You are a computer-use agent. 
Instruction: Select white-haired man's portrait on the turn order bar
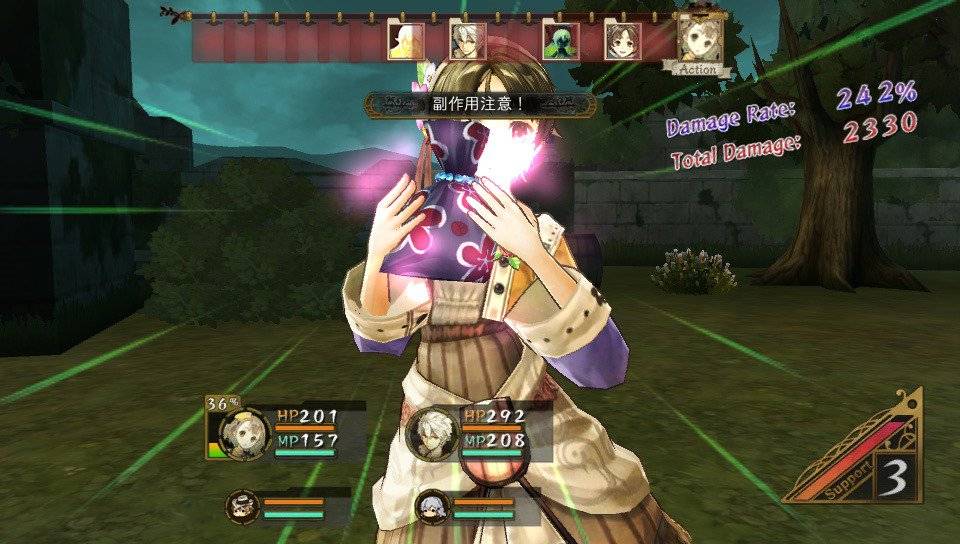467,41
